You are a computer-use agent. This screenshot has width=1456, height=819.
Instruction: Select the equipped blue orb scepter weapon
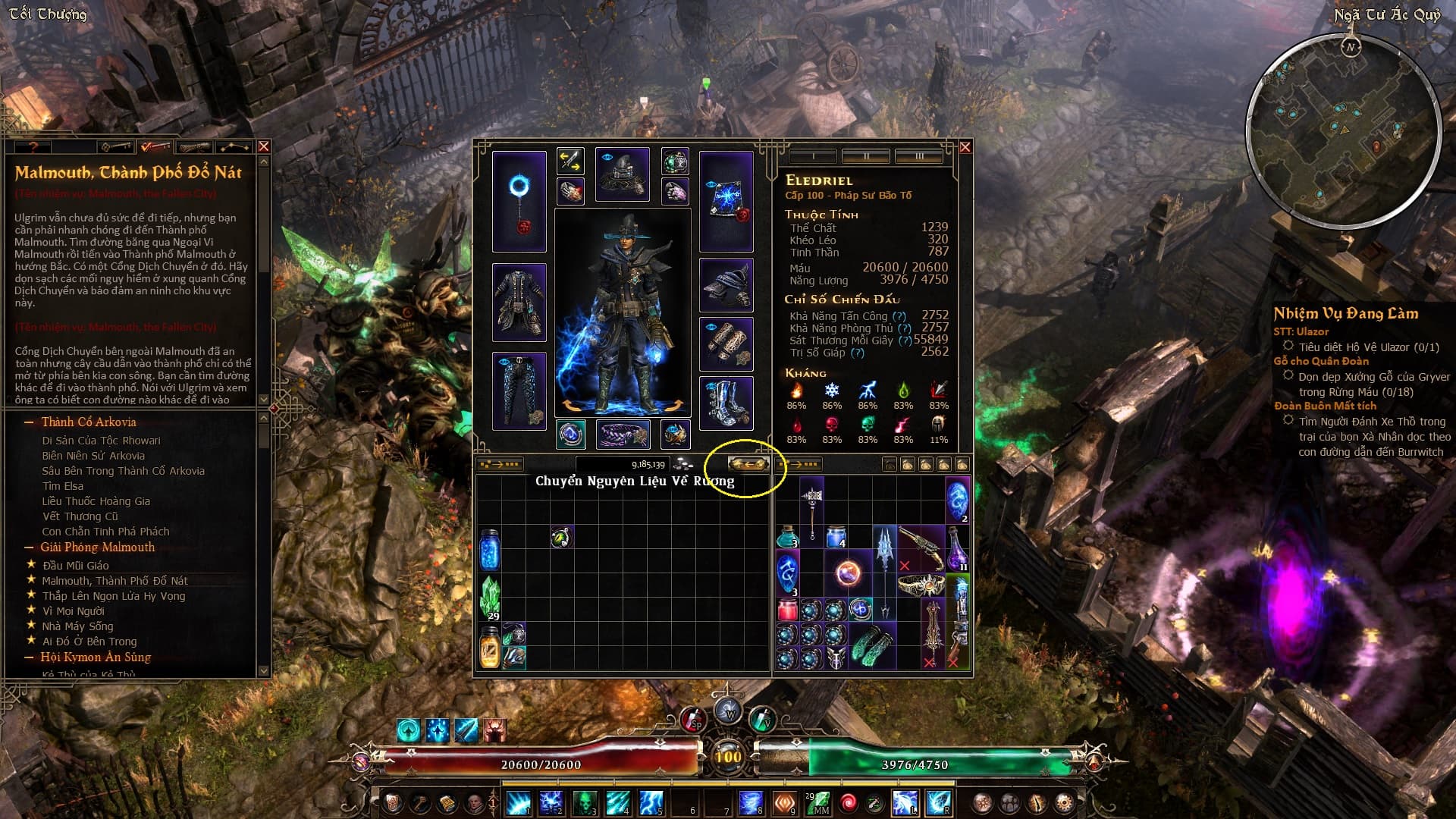(519, 201)
